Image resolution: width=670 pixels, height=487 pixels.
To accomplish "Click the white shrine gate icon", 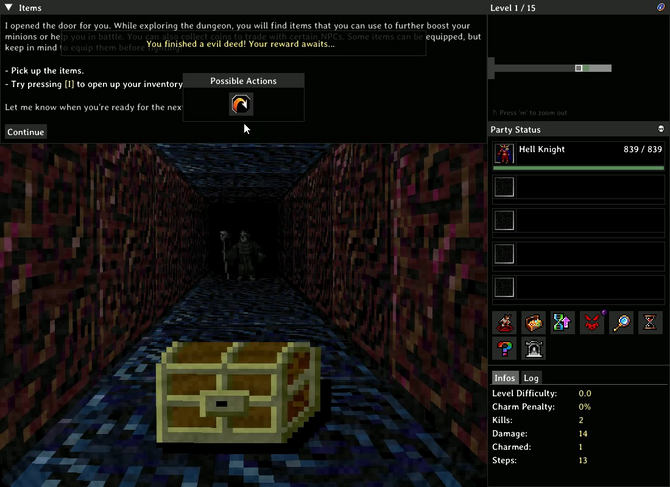I will pos(534,350).
